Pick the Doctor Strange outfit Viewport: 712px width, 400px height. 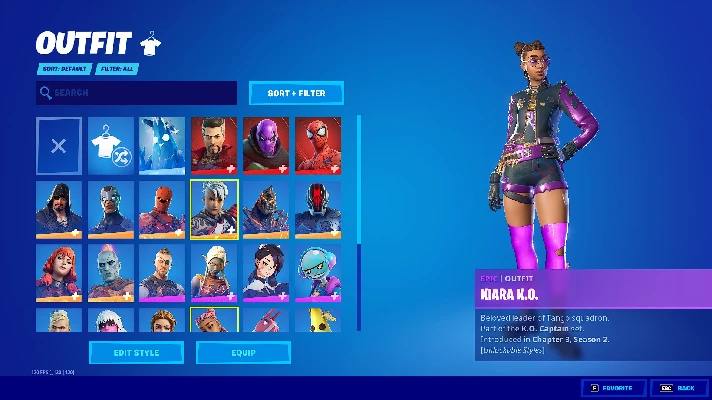(215, 145)
